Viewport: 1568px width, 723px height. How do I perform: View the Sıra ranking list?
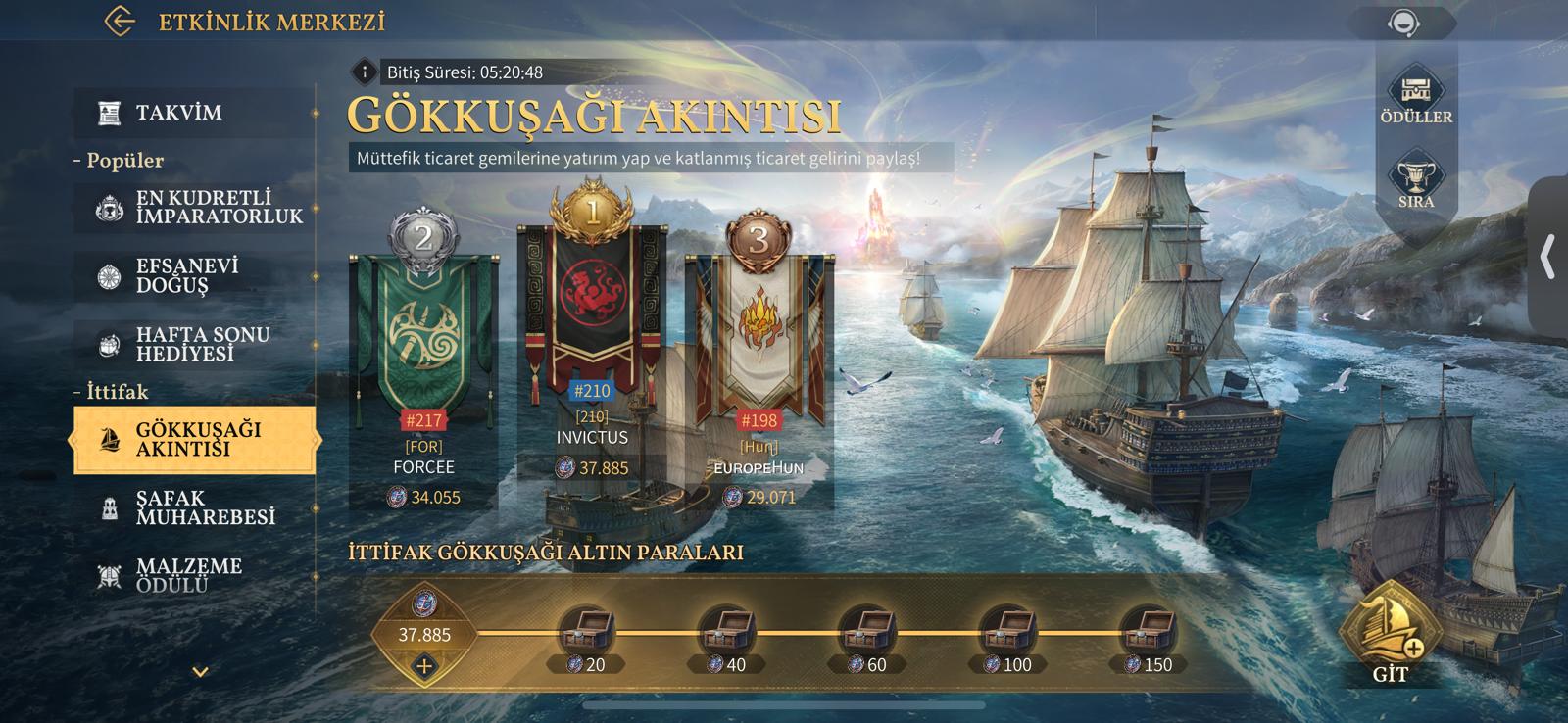1415,183
